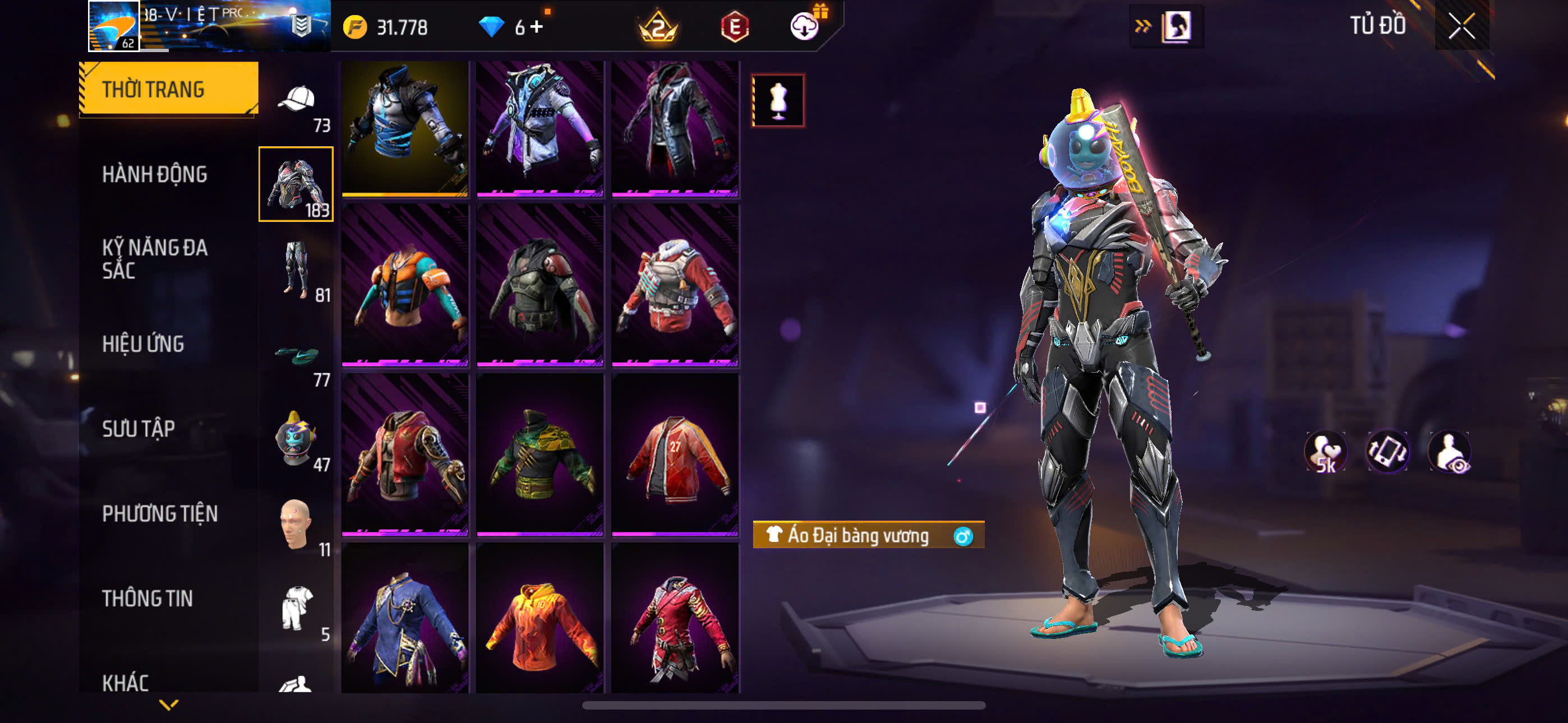Pick the red number 27 bomber jacket
The width and height of the screenshot is (1568, 723).
pos(675,455)
